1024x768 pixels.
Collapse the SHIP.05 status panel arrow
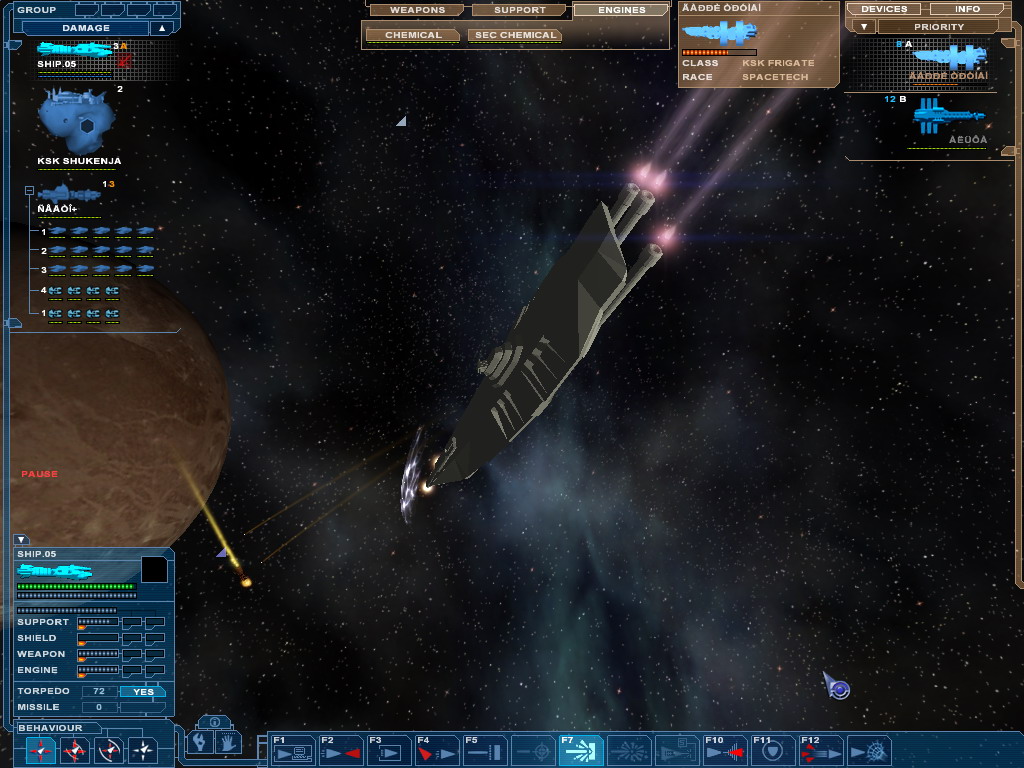pyautogui.click(x=21, y=540)
